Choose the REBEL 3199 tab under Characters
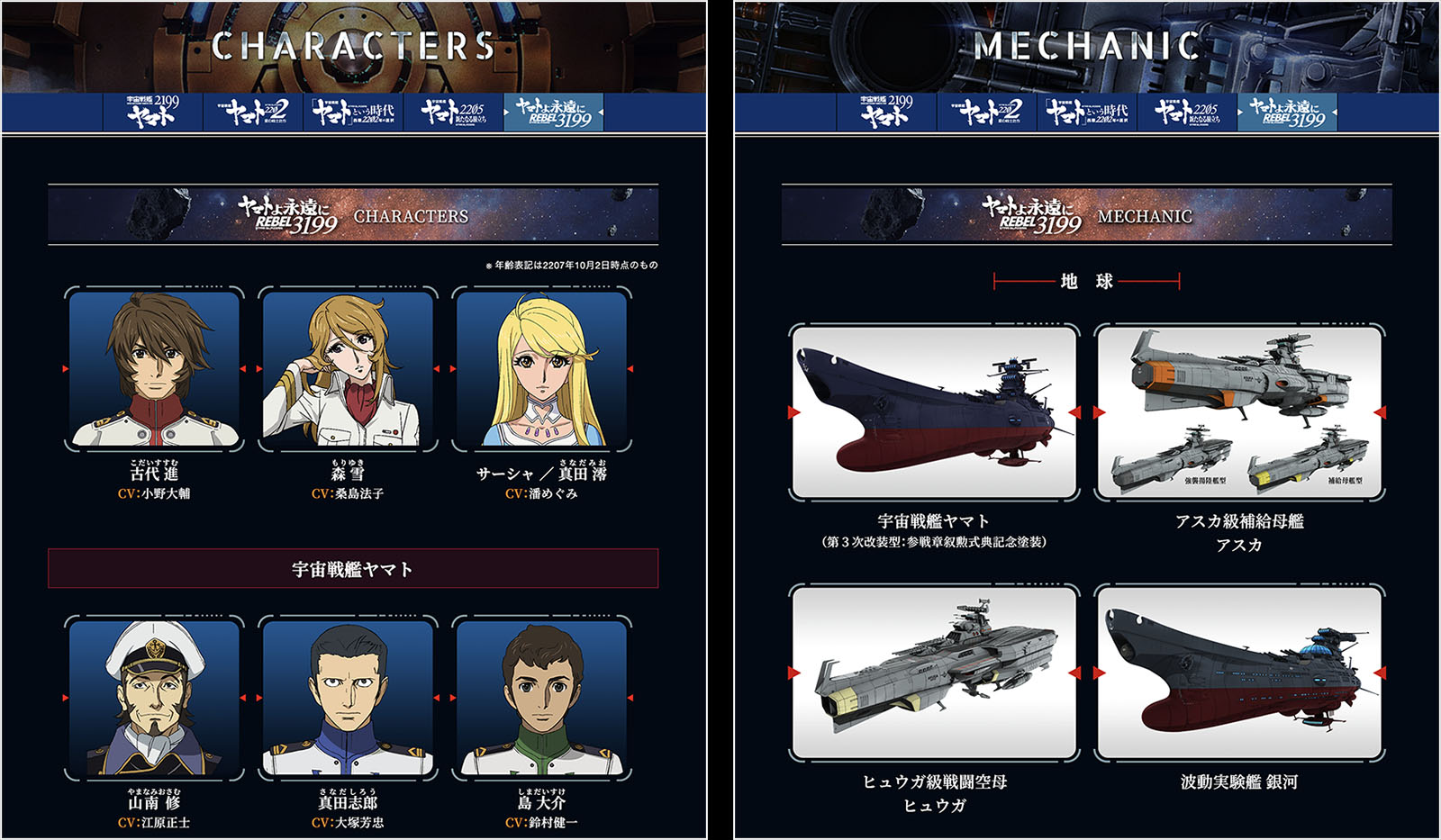 pyautogui.click(x=553, y=113)
